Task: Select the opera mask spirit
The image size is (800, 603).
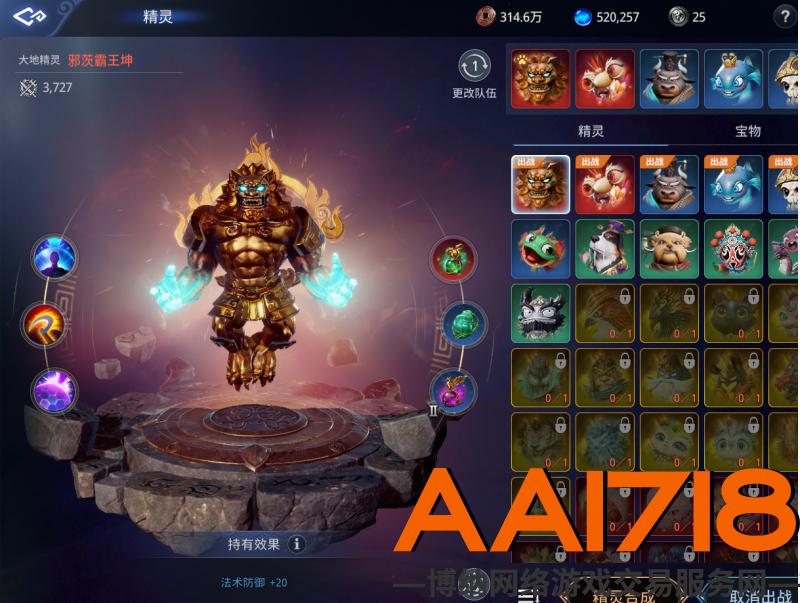Action: point(733,248)
